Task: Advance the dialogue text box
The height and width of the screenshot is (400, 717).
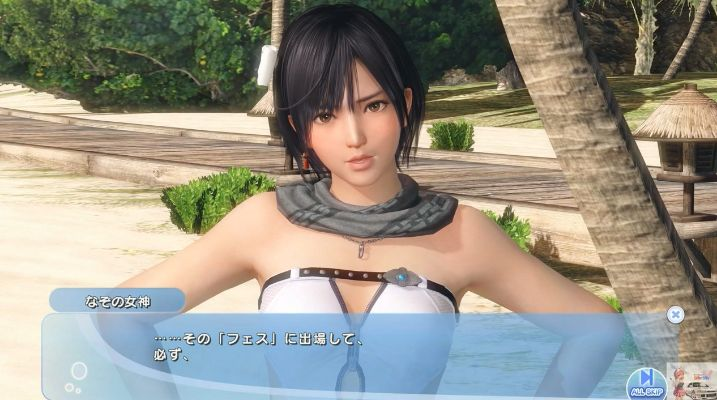Action: point(350,355)
